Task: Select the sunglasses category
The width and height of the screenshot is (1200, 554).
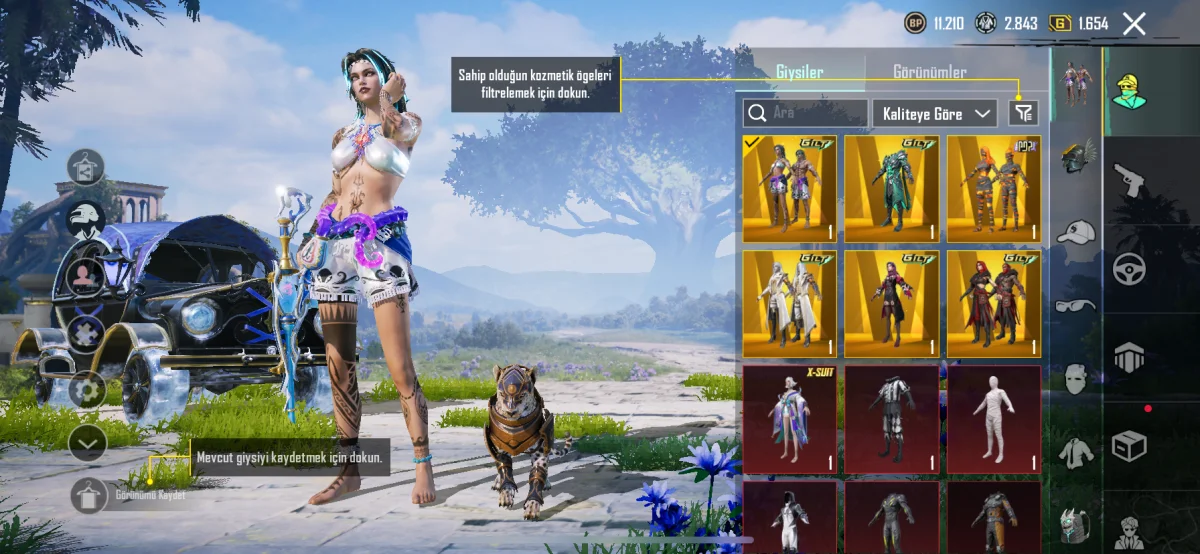Action: (x=1076, y=305)
